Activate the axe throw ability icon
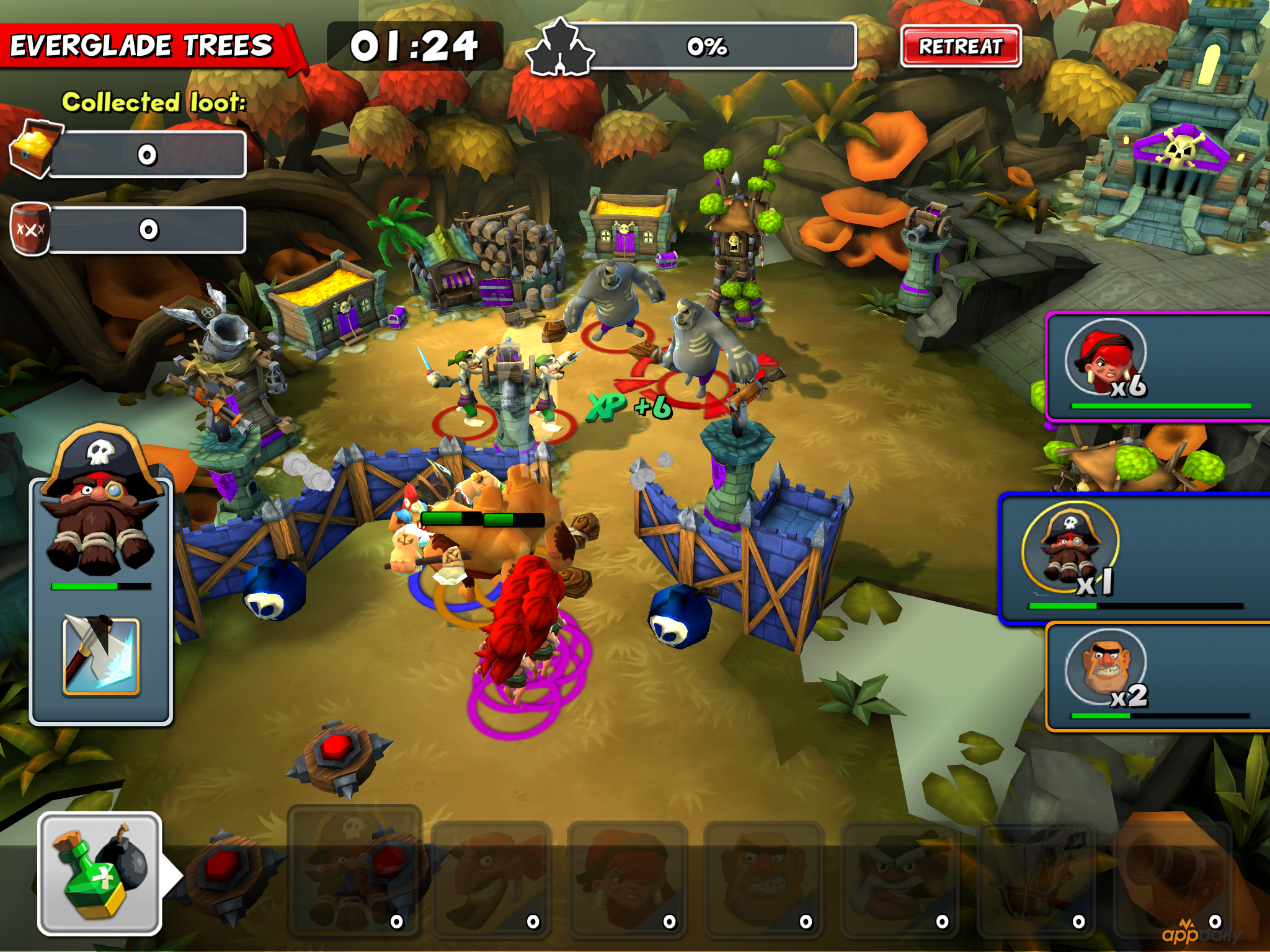 tap(101, 655)
